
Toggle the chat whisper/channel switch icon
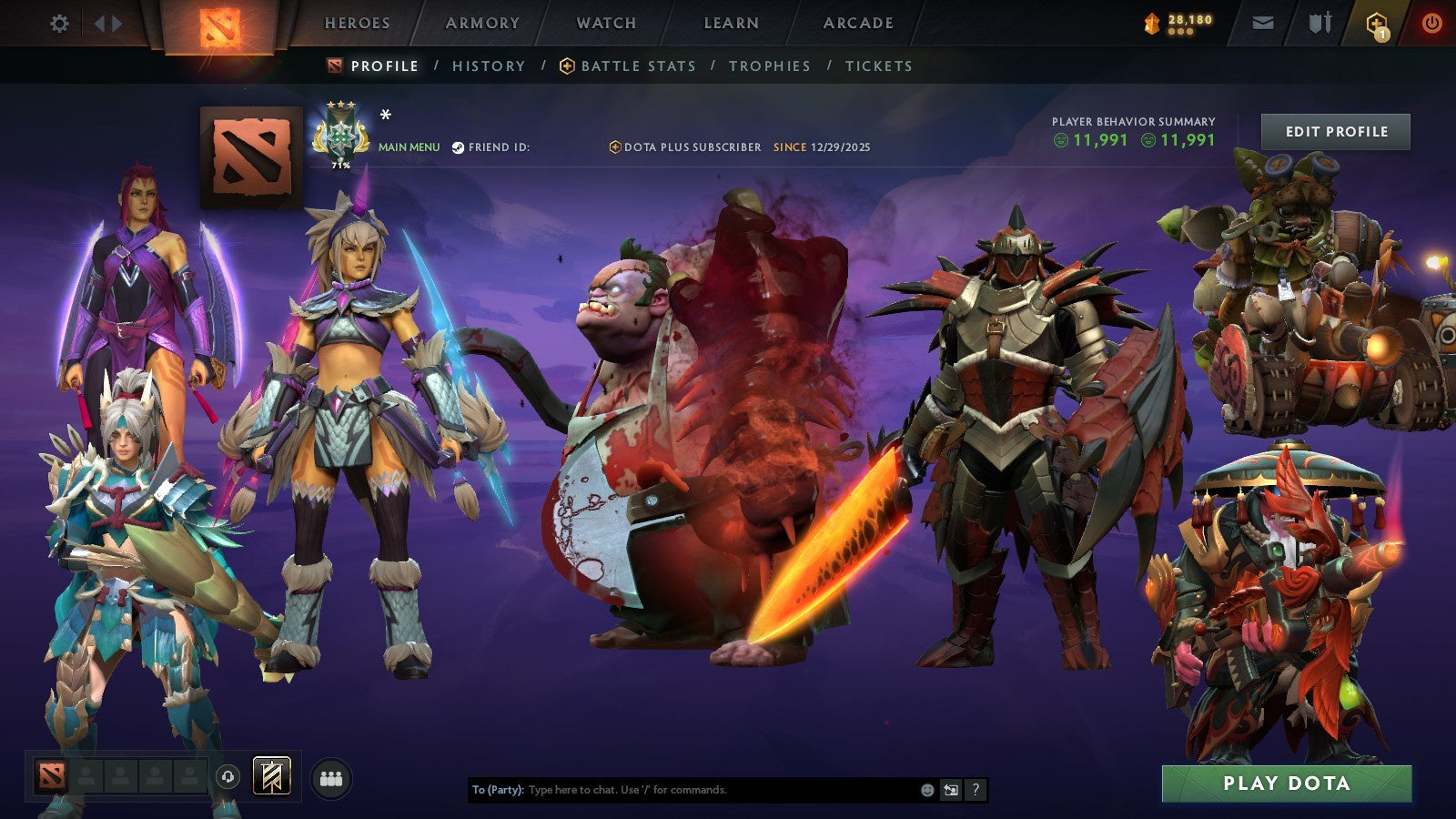(x=951, y=790)
